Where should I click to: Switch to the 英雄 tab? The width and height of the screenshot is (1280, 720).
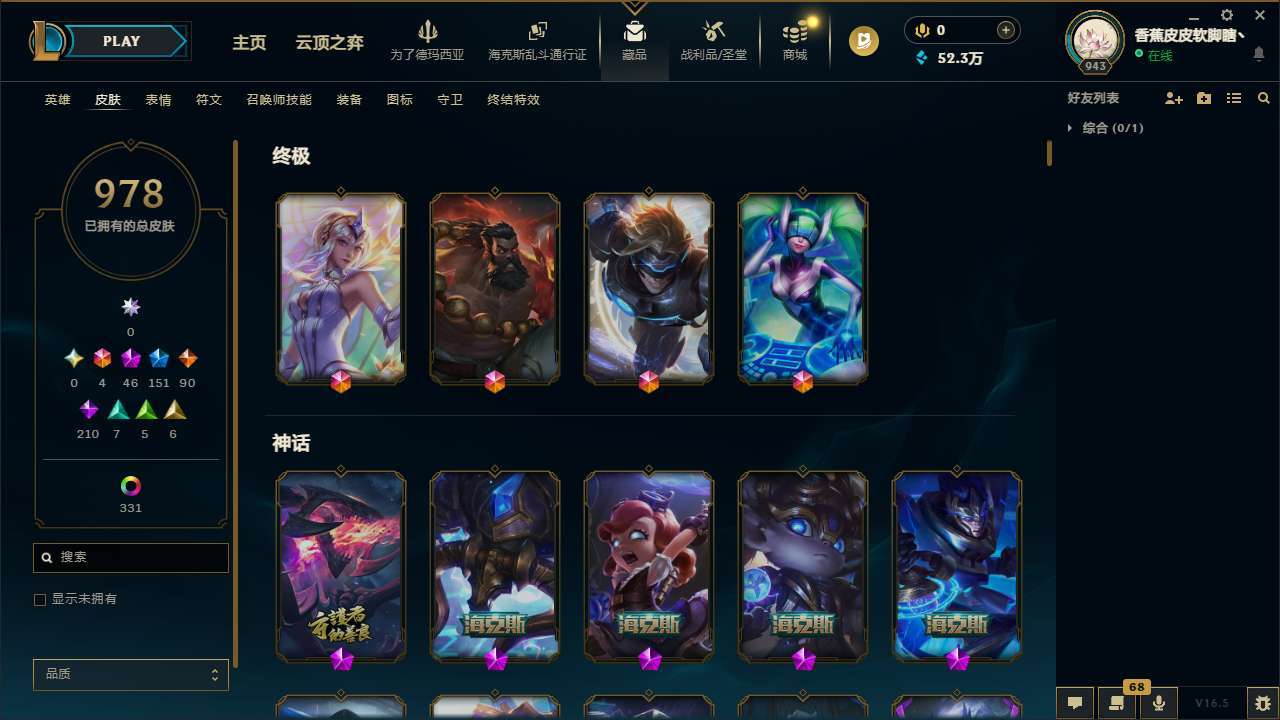(57, 100)
